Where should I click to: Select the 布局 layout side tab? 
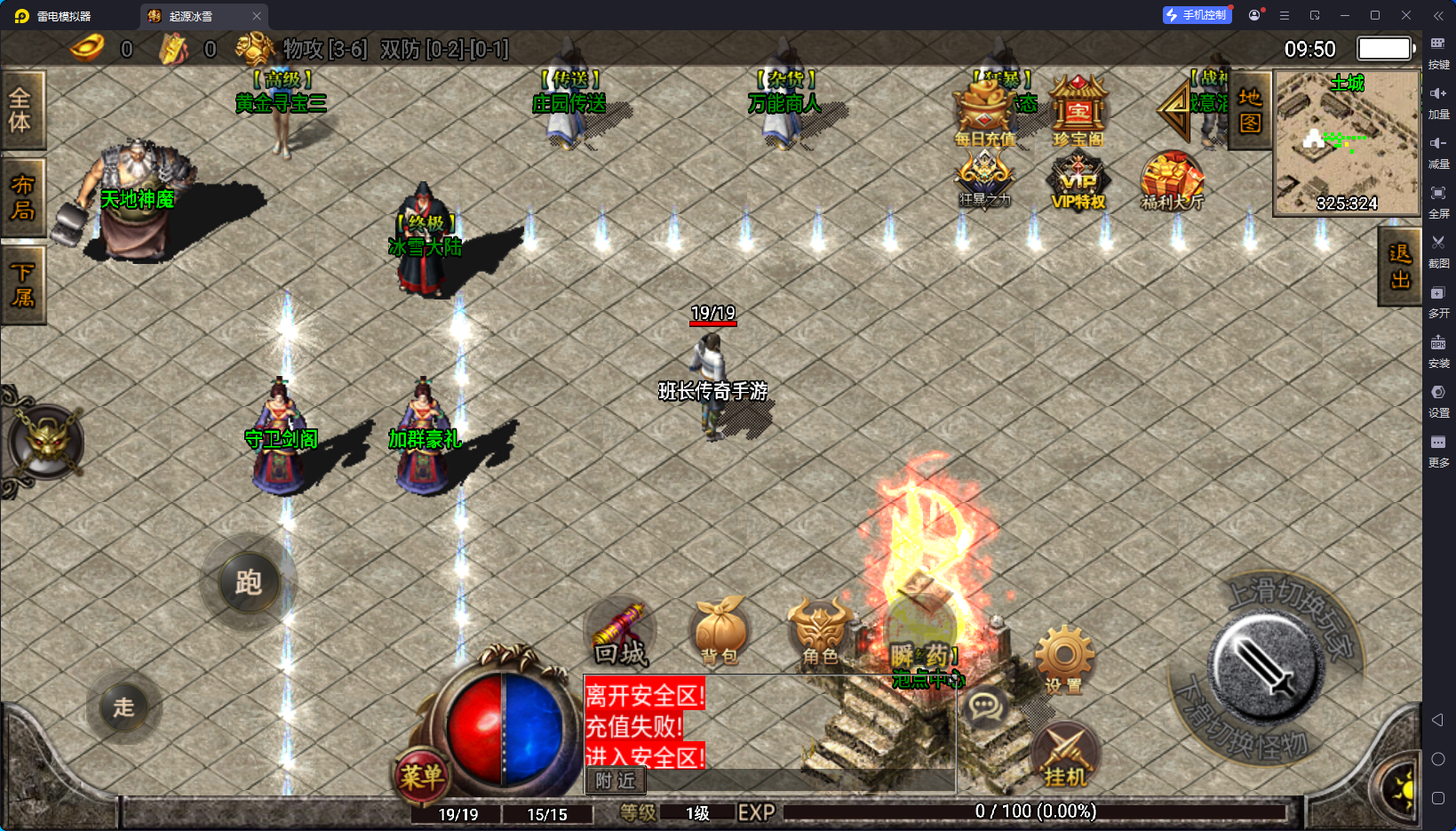click(x=21, y=197)
